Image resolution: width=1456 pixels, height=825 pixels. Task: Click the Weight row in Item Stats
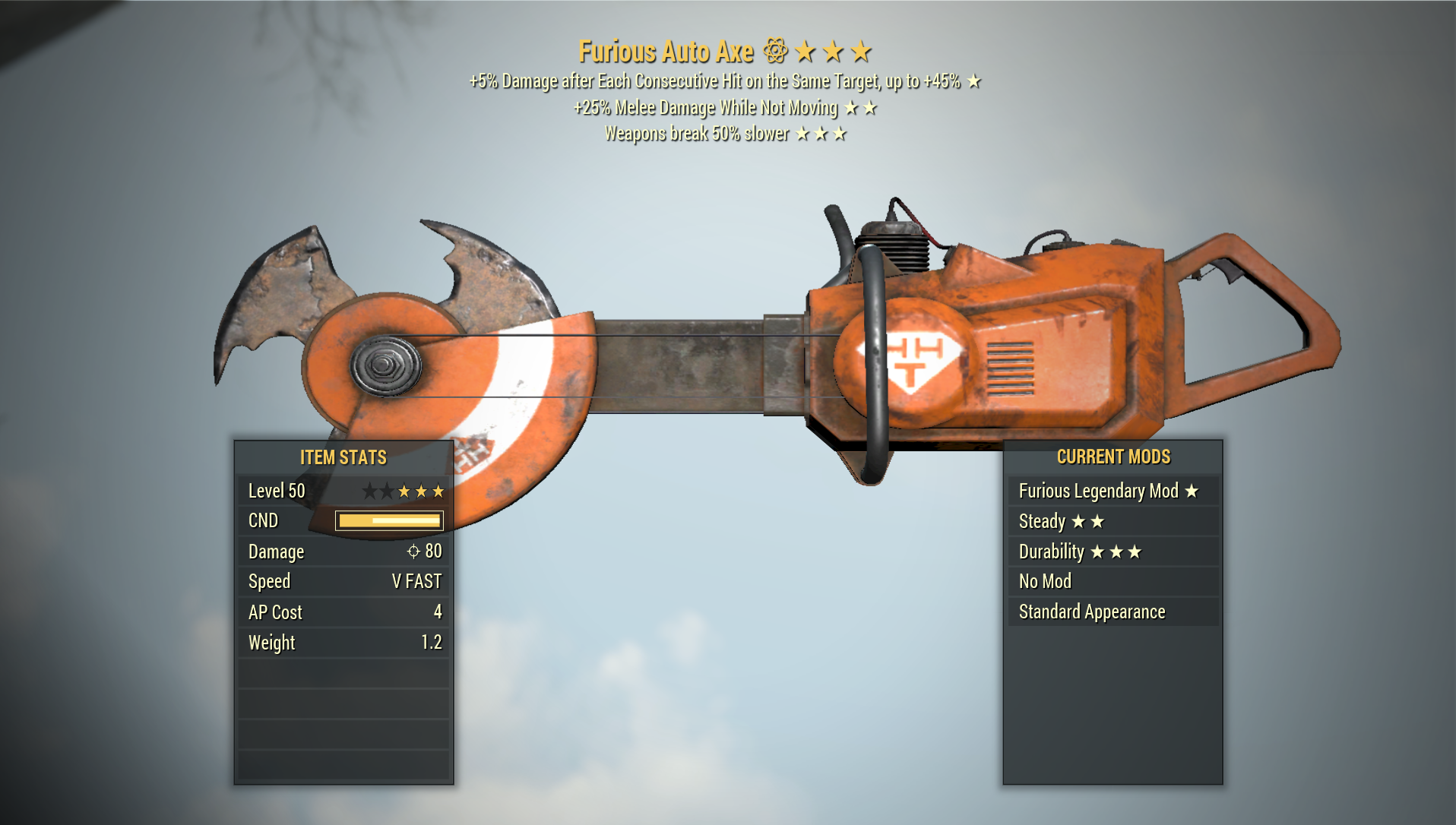(342, 642)
